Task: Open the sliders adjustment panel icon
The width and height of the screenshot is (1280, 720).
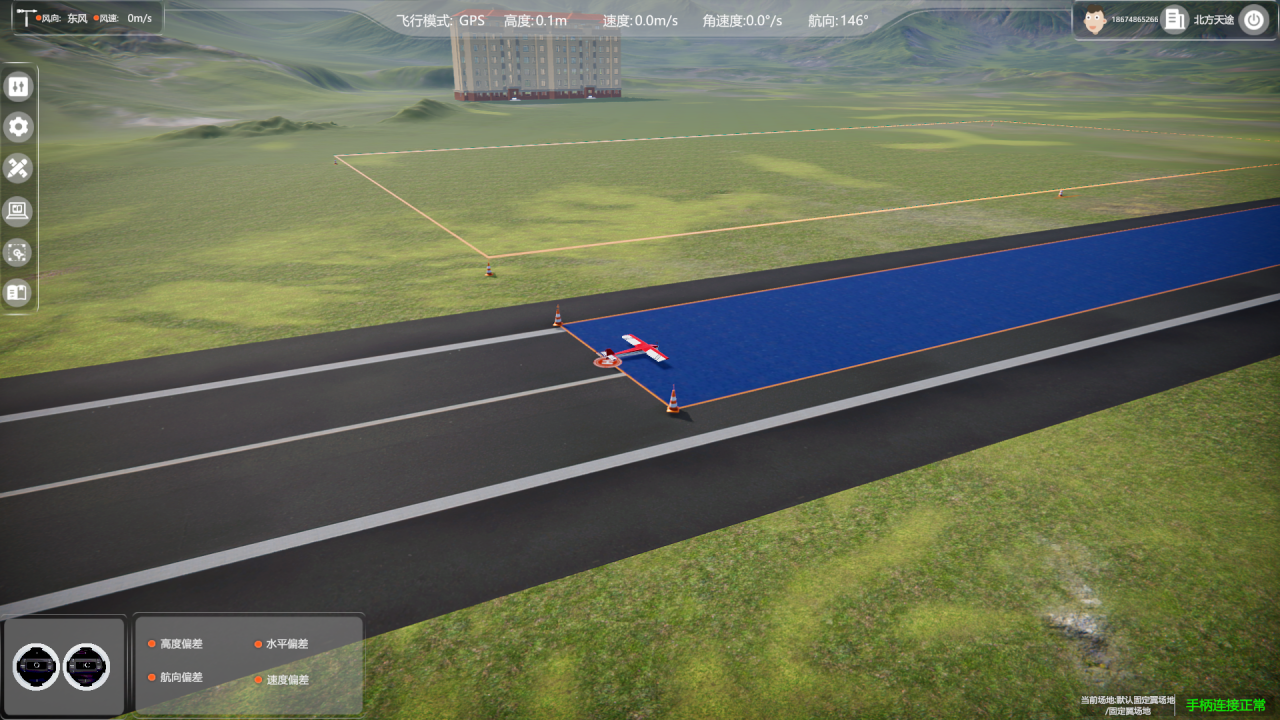Action: click(x=18, y=87)
